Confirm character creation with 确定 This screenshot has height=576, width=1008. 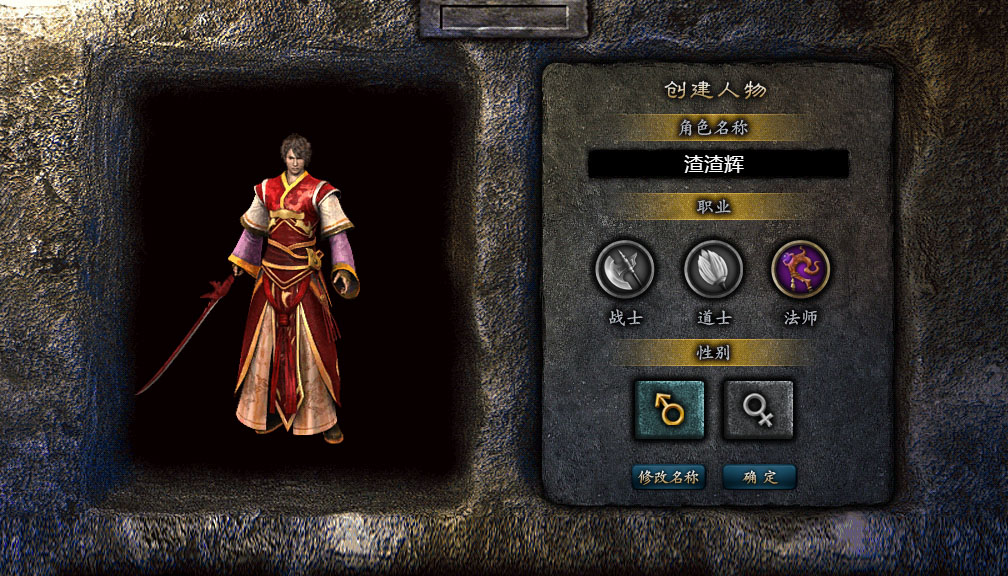click(x=759, y=477)
